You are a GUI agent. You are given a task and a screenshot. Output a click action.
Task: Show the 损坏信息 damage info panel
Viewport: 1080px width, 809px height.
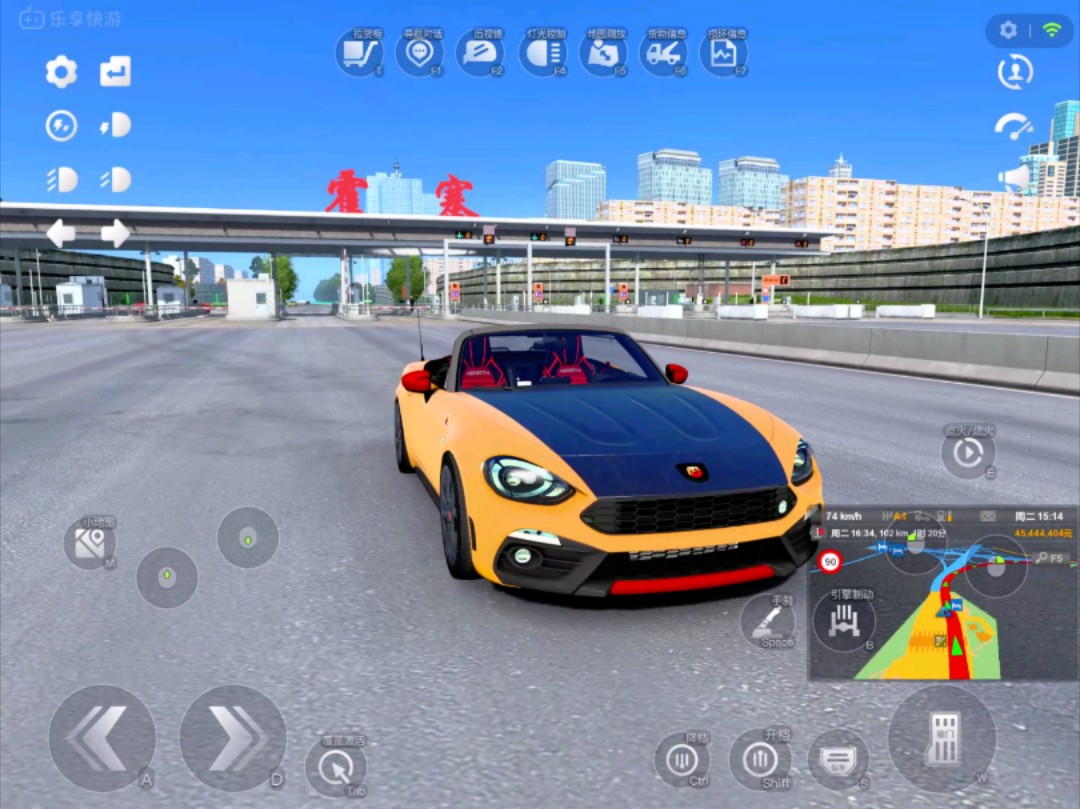724,53
